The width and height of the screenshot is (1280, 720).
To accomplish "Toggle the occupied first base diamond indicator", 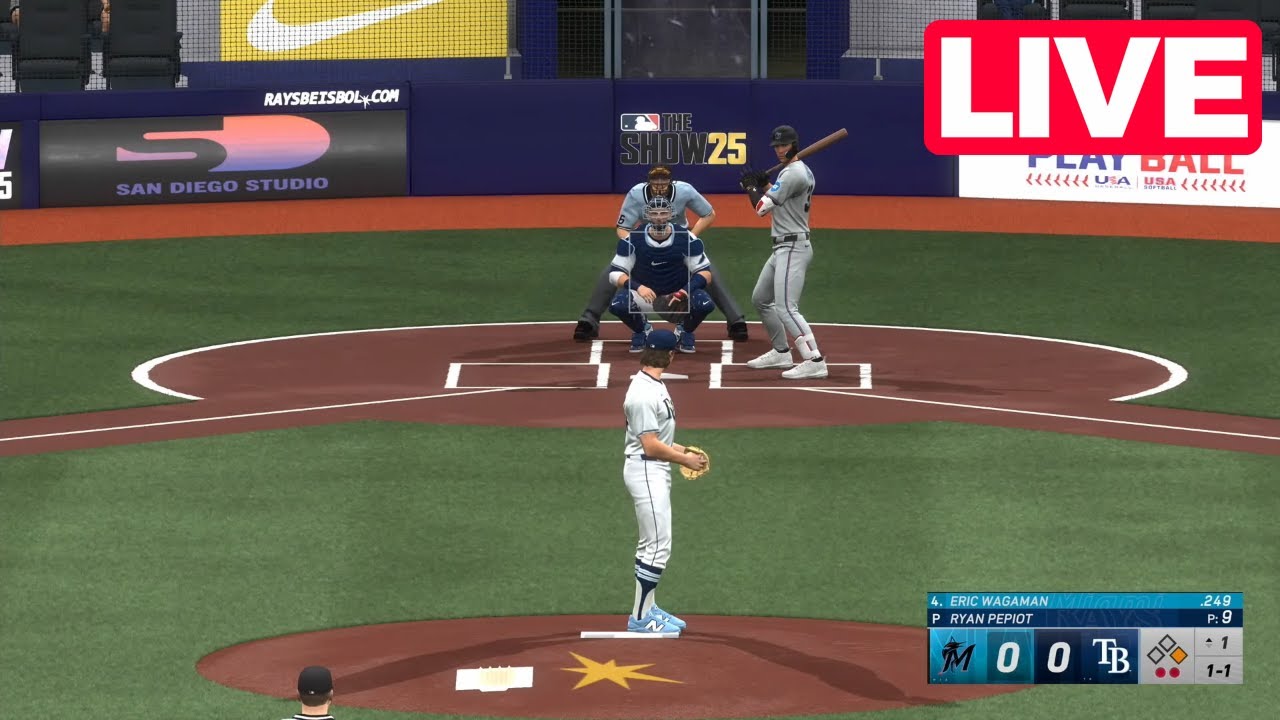I will click(1178, 655).
